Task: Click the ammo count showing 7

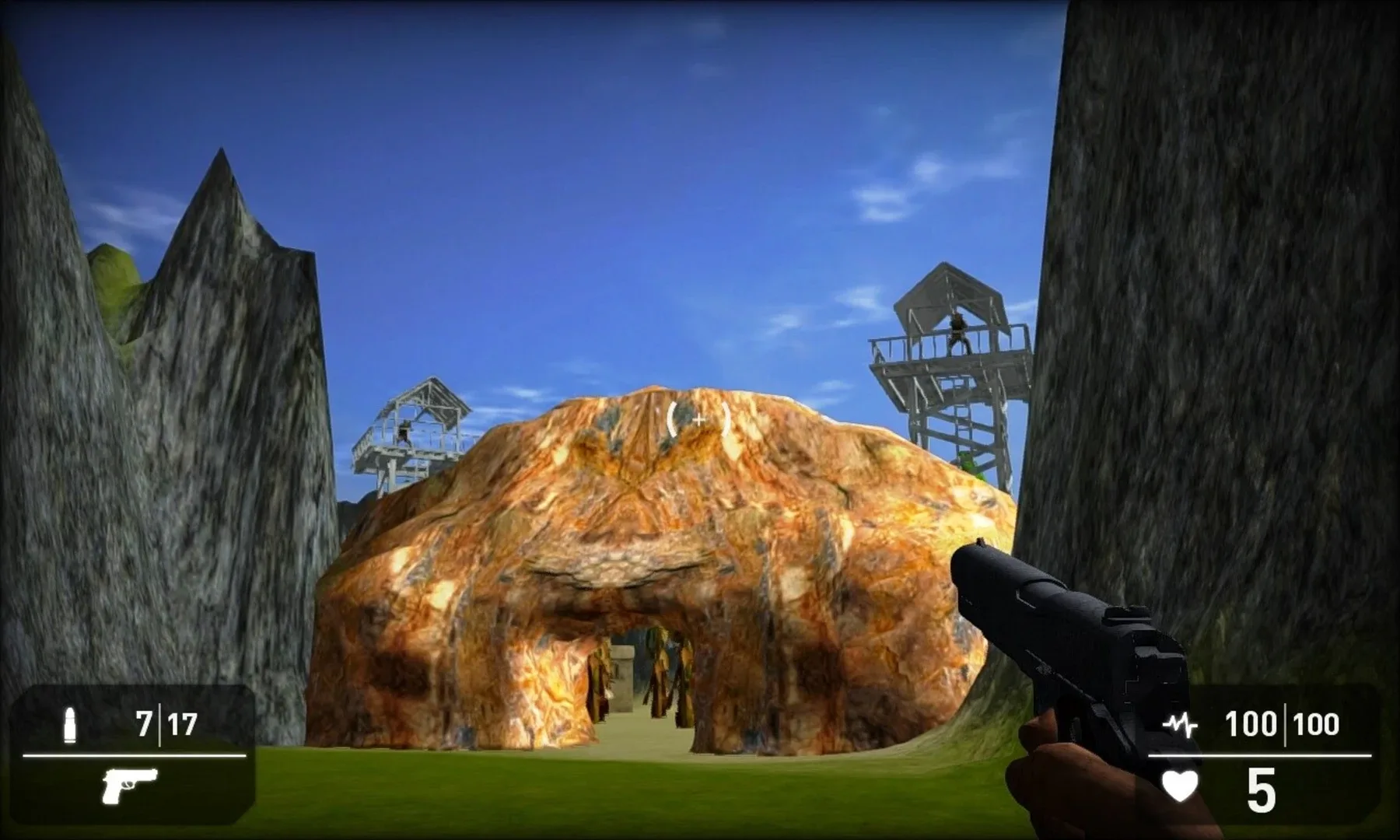Action: 145,723
